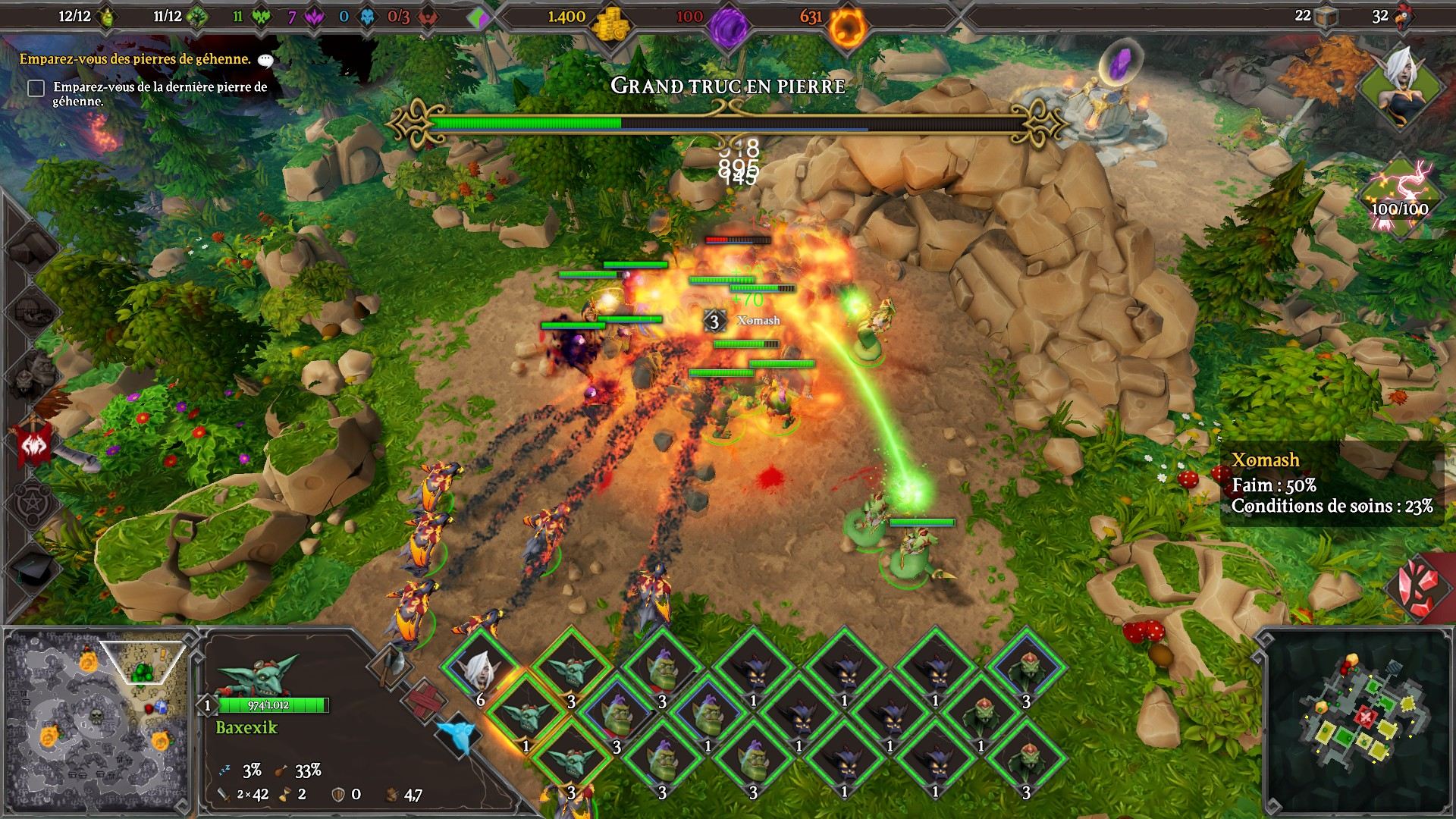The height and width of the screenshot is (819, 1456).
Task: Click the bandage heal icon in the hero panel
Action: (424, 701)
